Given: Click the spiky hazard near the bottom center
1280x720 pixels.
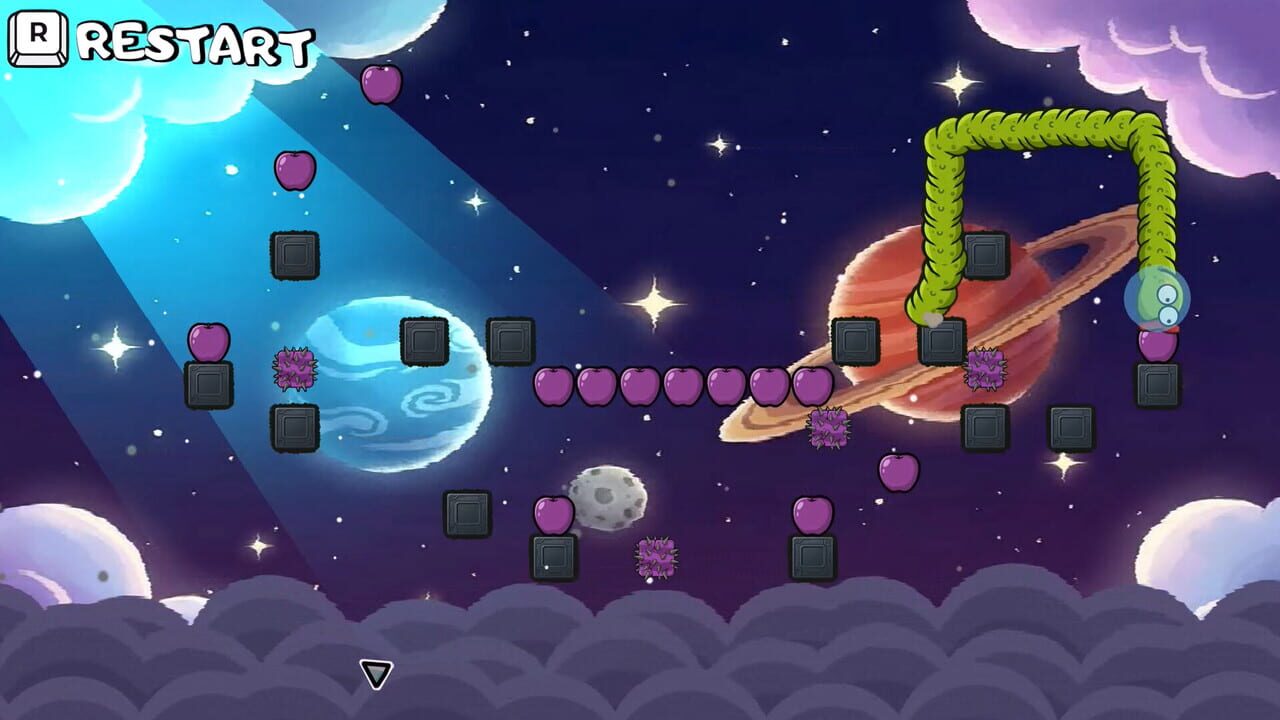Looking at the screenshot, I should pos(655,555).
